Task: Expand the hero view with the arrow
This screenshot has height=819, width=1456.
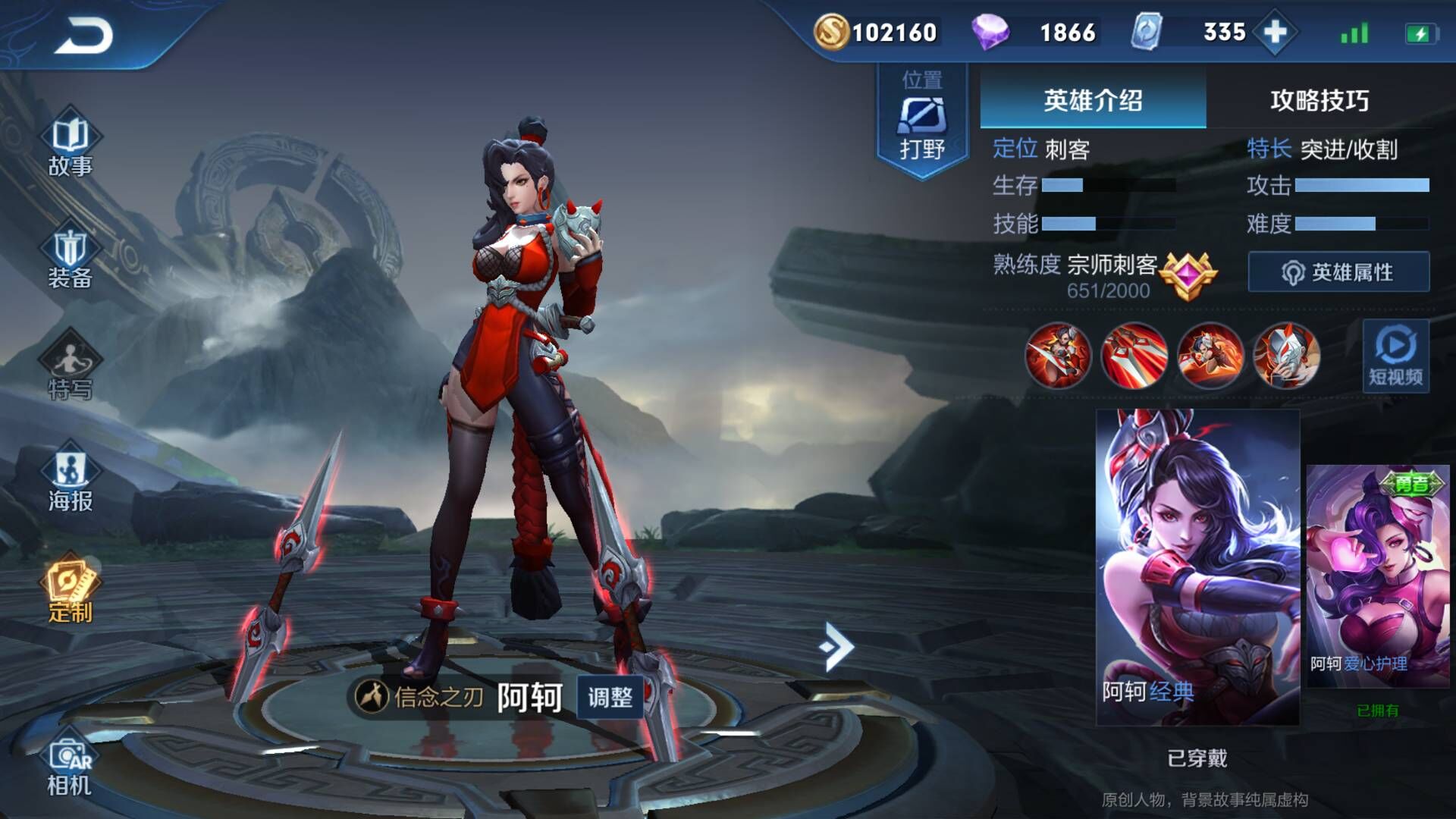Action: [x=836, y=647]
